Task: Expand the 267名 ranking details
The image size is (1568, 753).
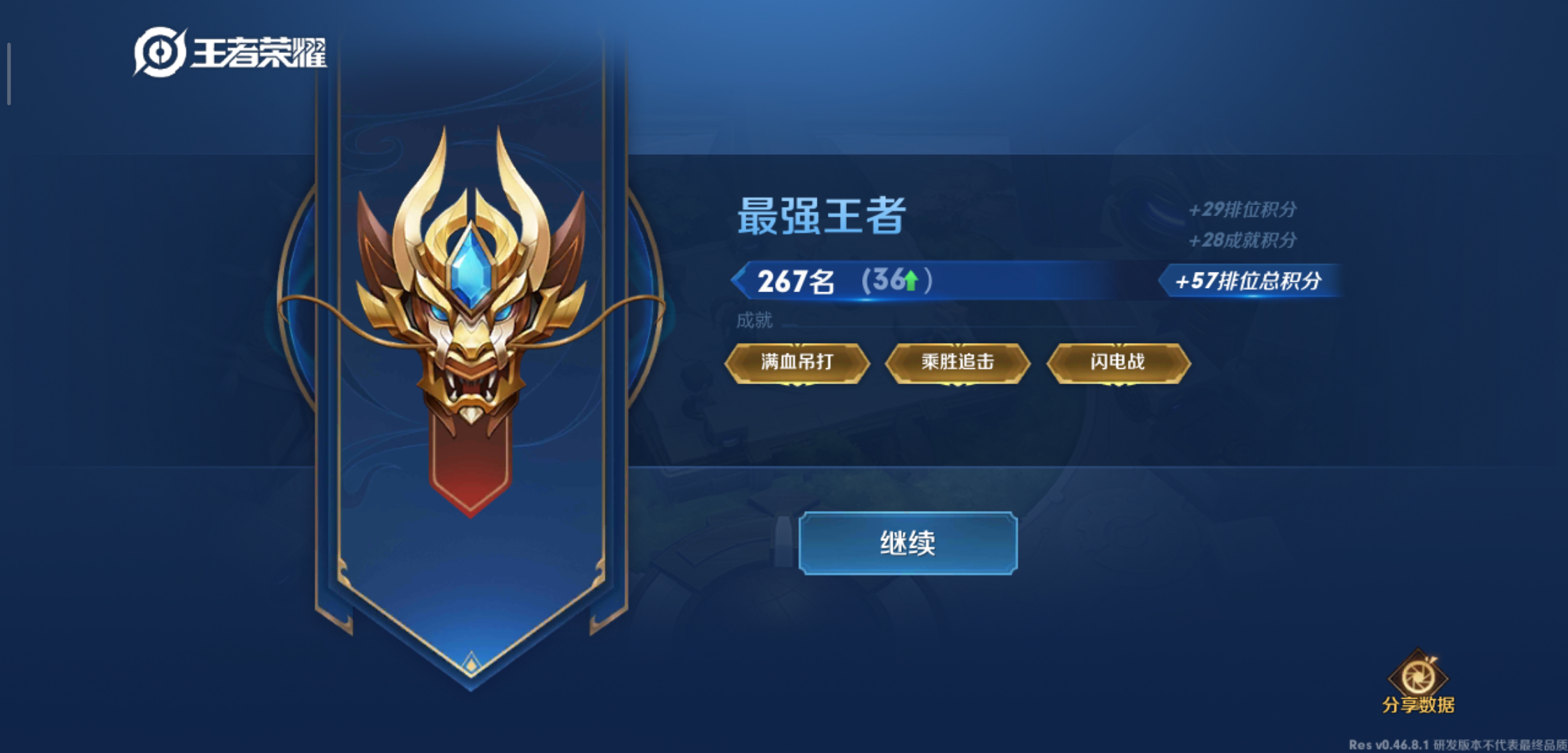Action: [x=795, y=279]
